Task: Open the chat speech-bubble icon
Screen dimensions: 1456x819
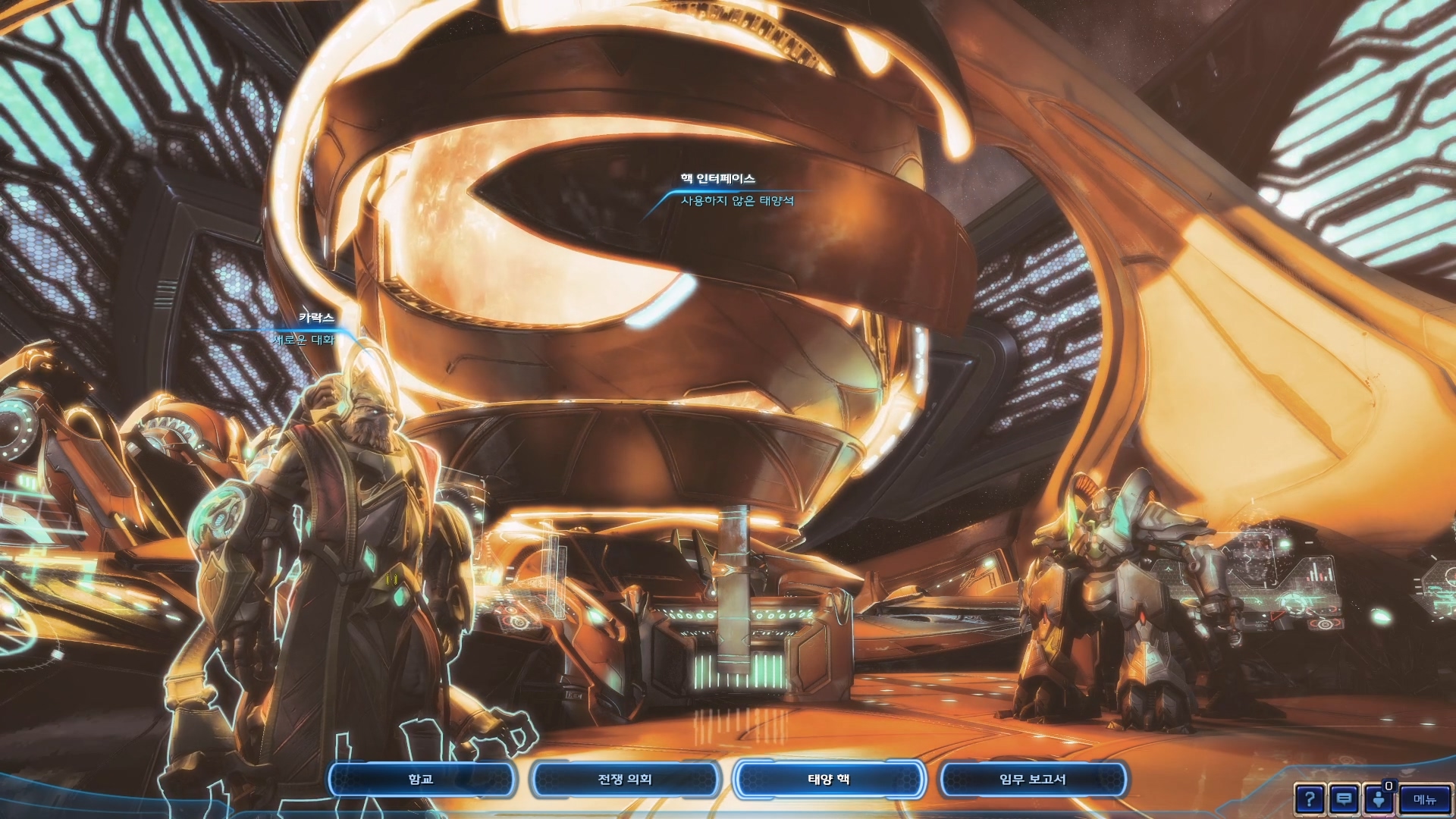Action: pyautogui.click(x=1344, y=799)
